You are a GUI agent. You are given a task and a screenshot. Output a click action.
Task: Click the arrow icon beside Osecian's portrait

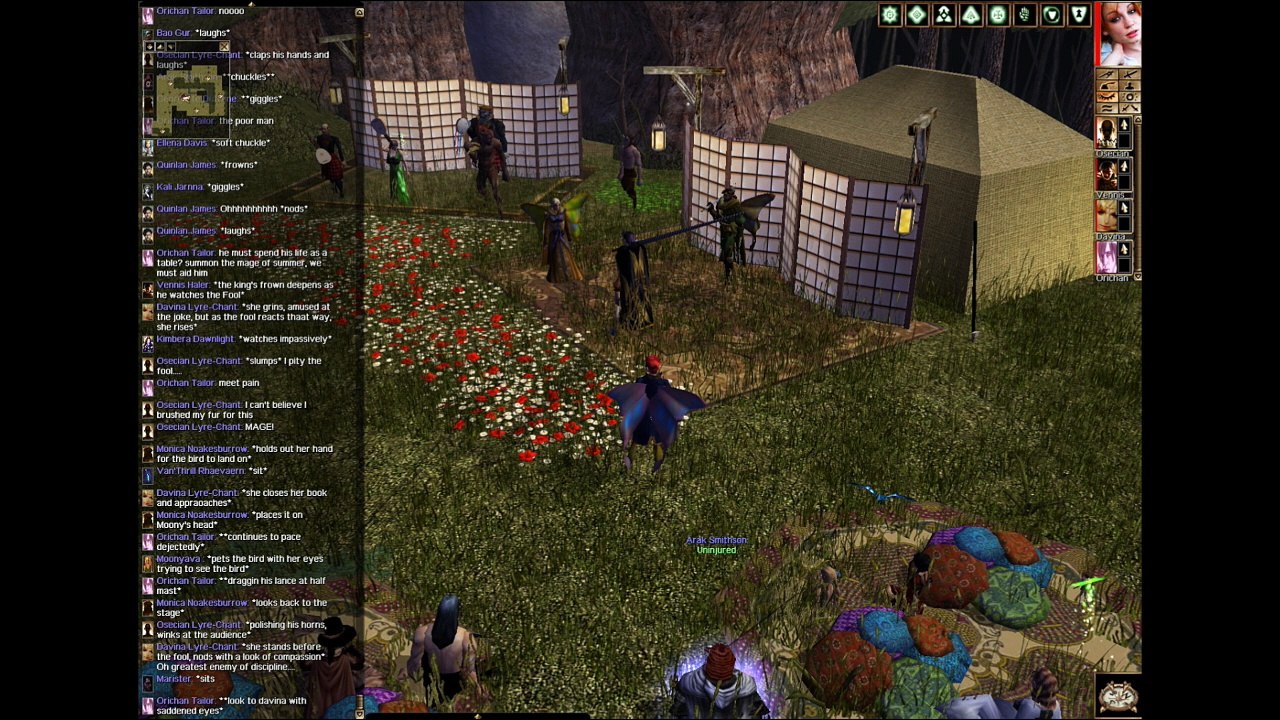(1125, 126)
